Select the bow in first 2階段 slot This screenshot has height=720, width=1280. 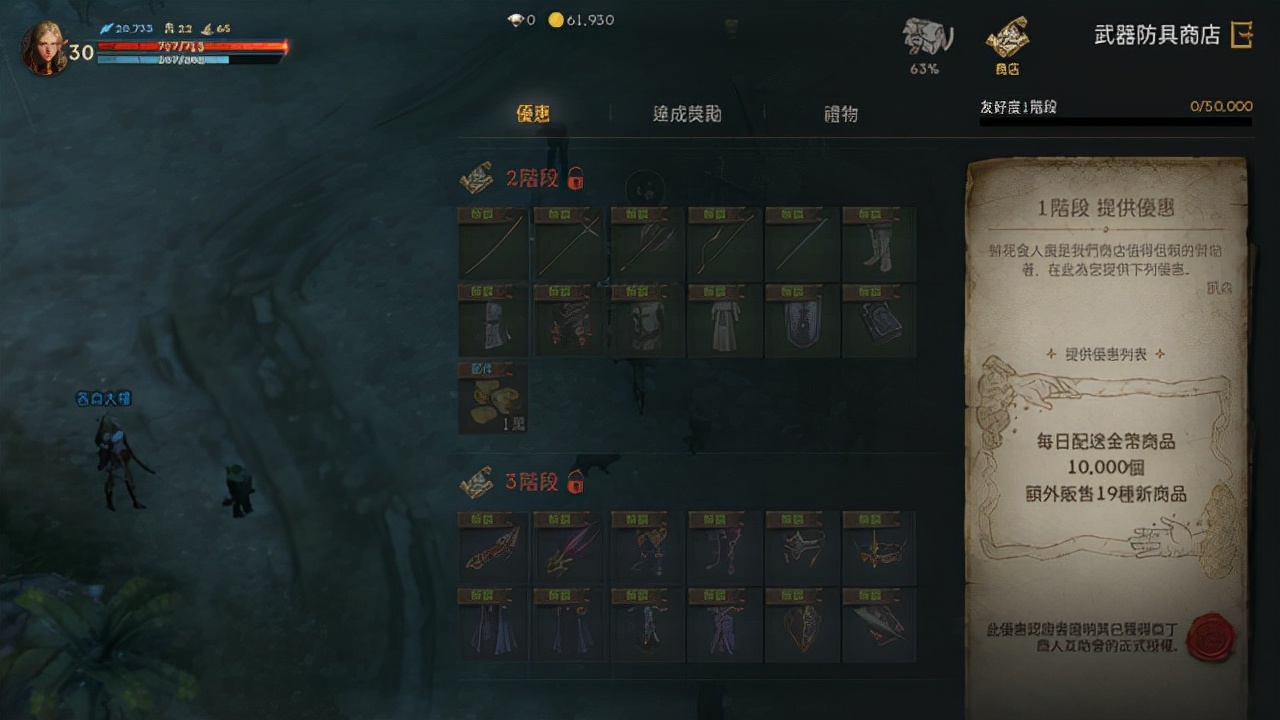[491, 245]
